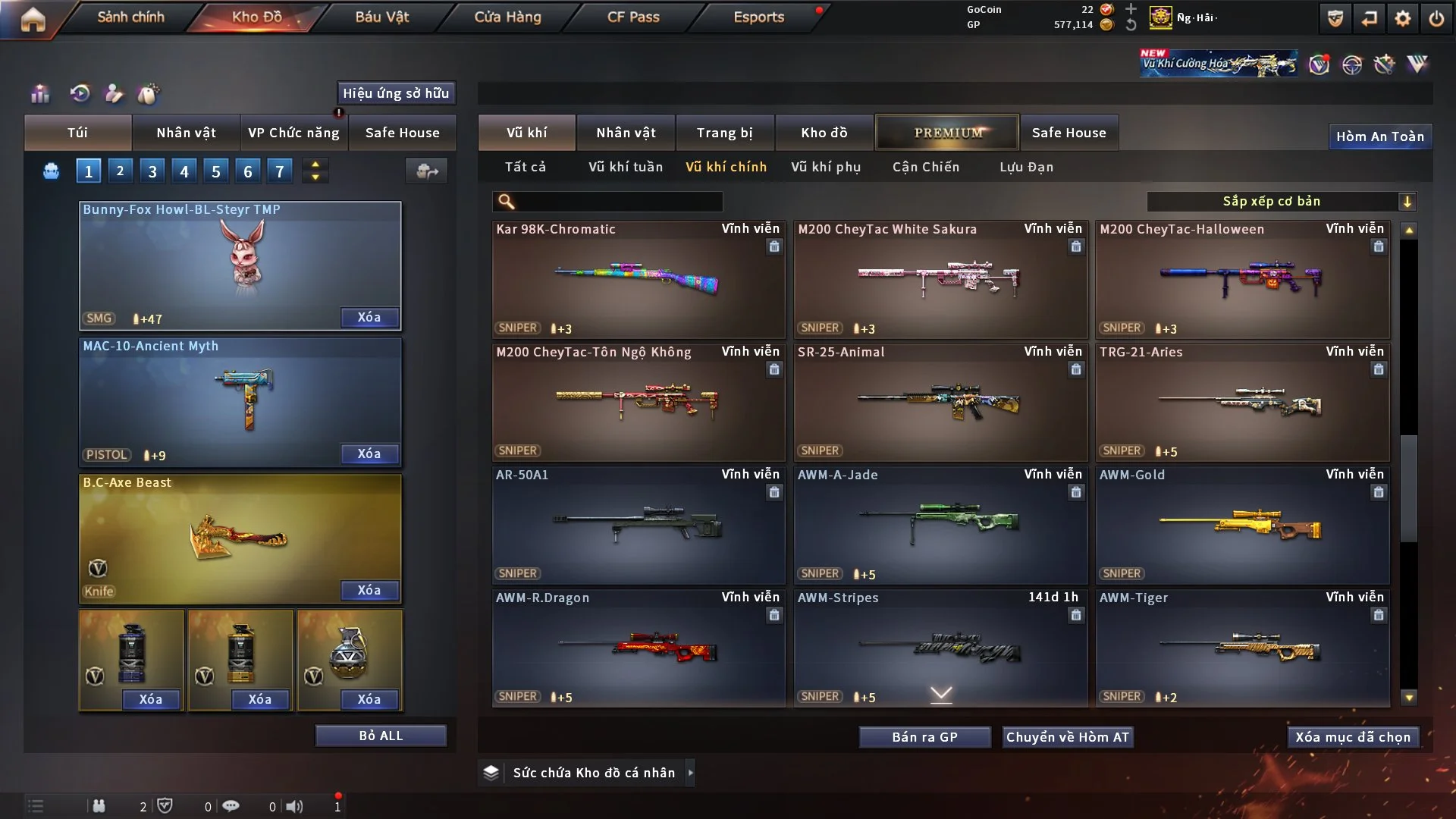The width and height of the screenshot is (1456, 819).
Task: Open the Sắp xếp cơ bản dropdown
Action: (x=1281, y=202)
